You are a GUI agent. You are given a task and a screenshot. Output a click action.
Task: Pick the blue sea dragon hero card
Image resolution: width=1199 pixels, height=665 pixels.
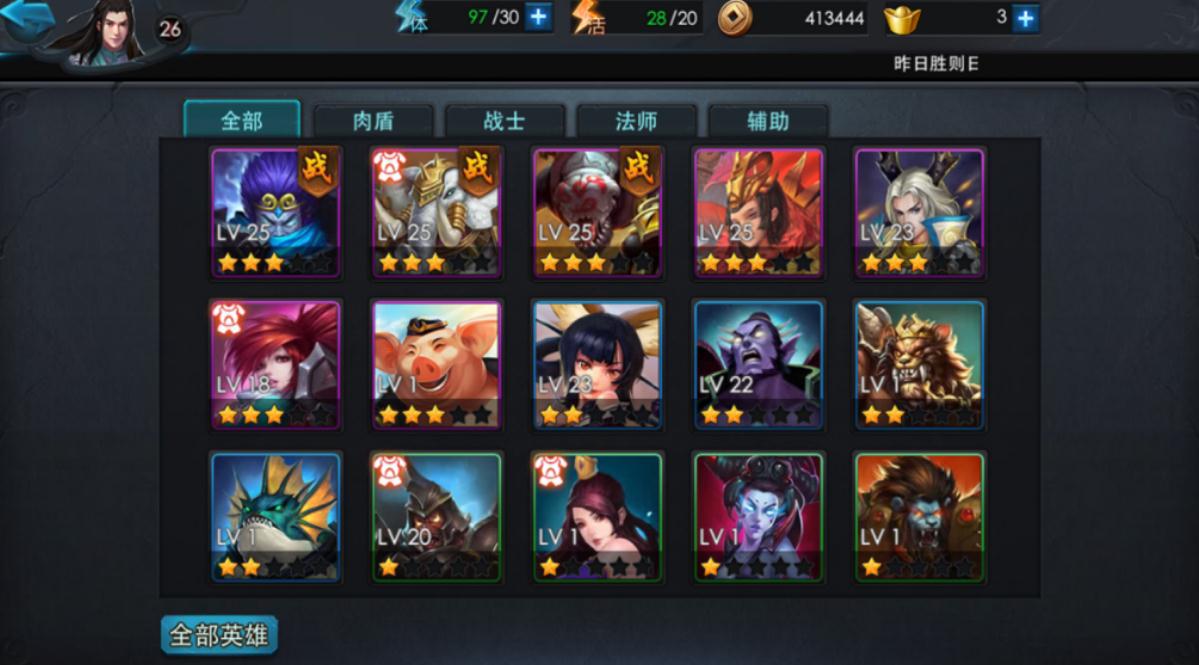pyautogui.click(x=275, y=517)
